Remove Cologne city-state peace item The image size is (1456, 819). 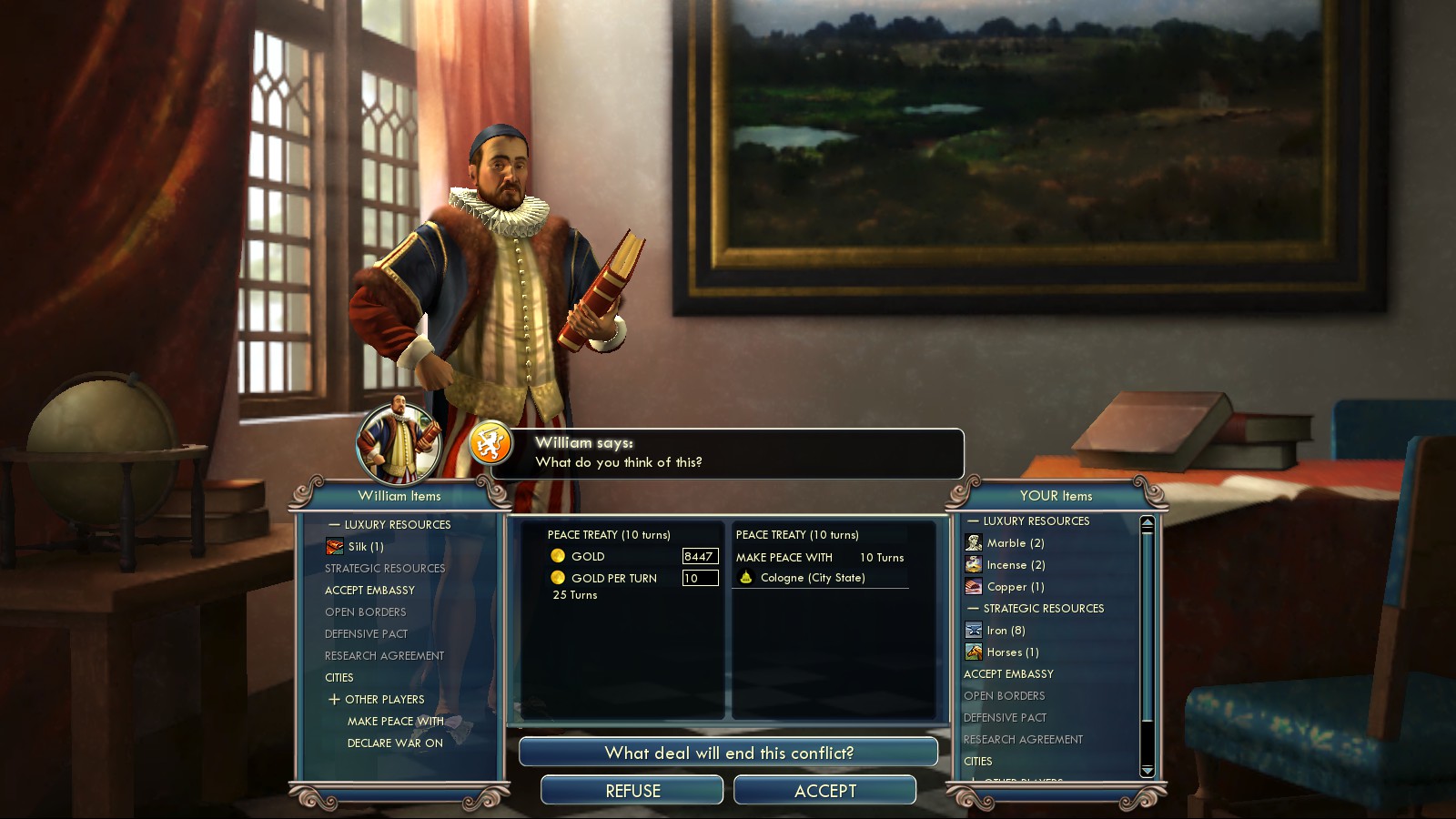coord(812,578)
